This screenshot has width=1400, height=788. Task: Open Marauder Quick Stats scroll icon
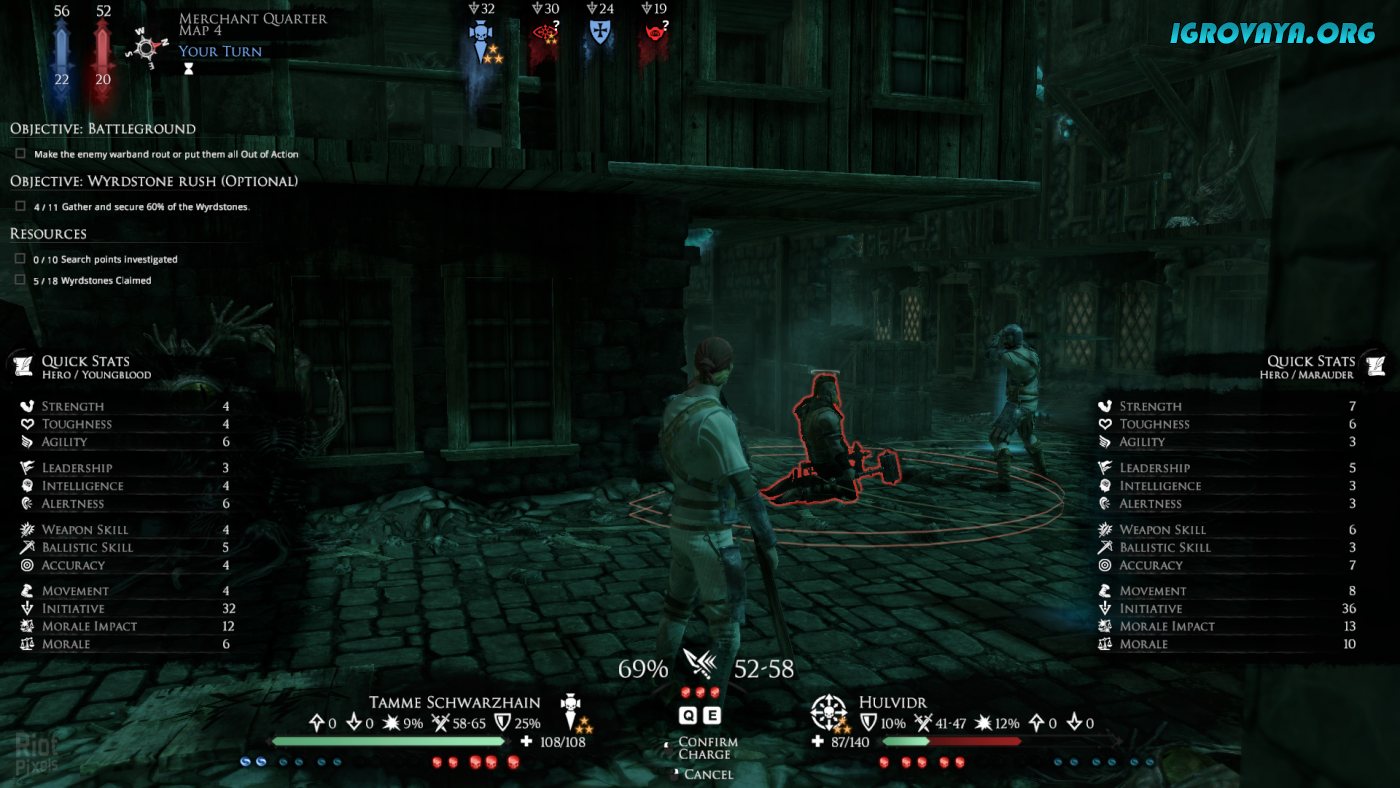click(x=1376, y=365)
